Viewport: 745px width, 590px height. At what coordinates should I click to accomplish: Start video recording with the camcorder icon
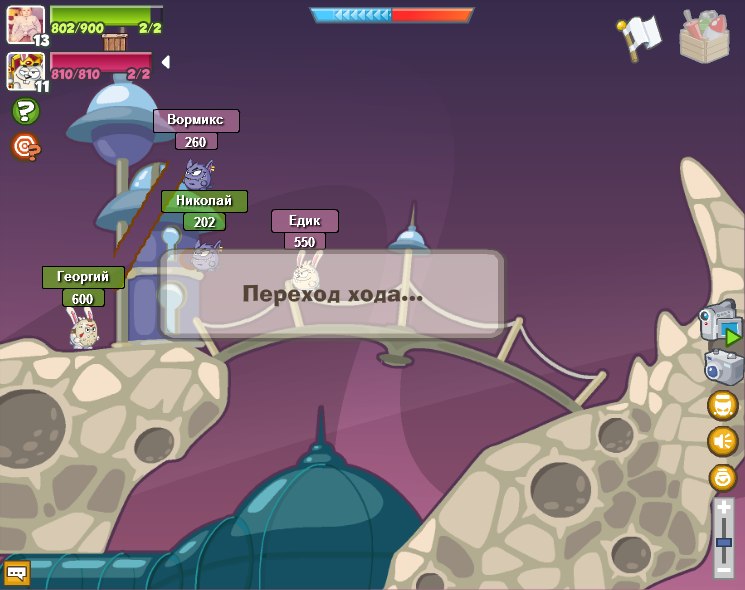click(x=721, y=324)
